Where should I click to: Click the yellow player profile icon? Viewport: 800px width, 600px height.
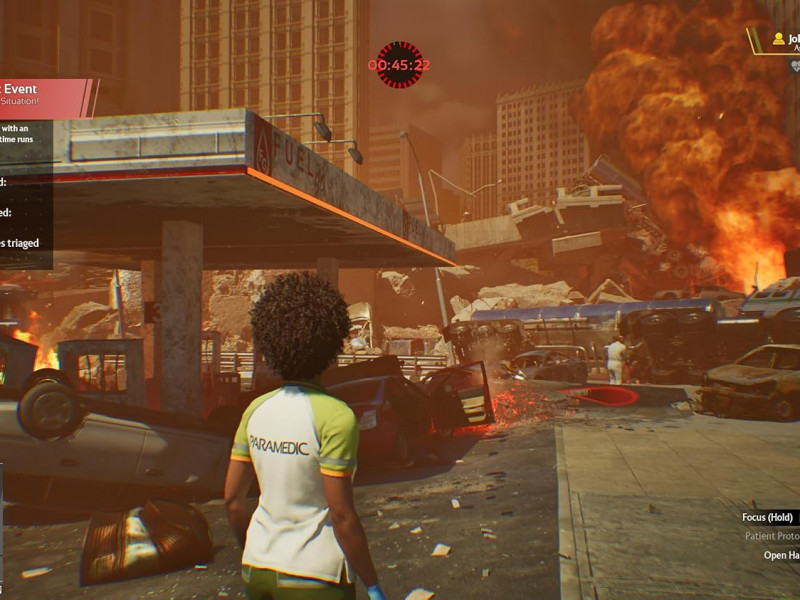coord(778,39)
